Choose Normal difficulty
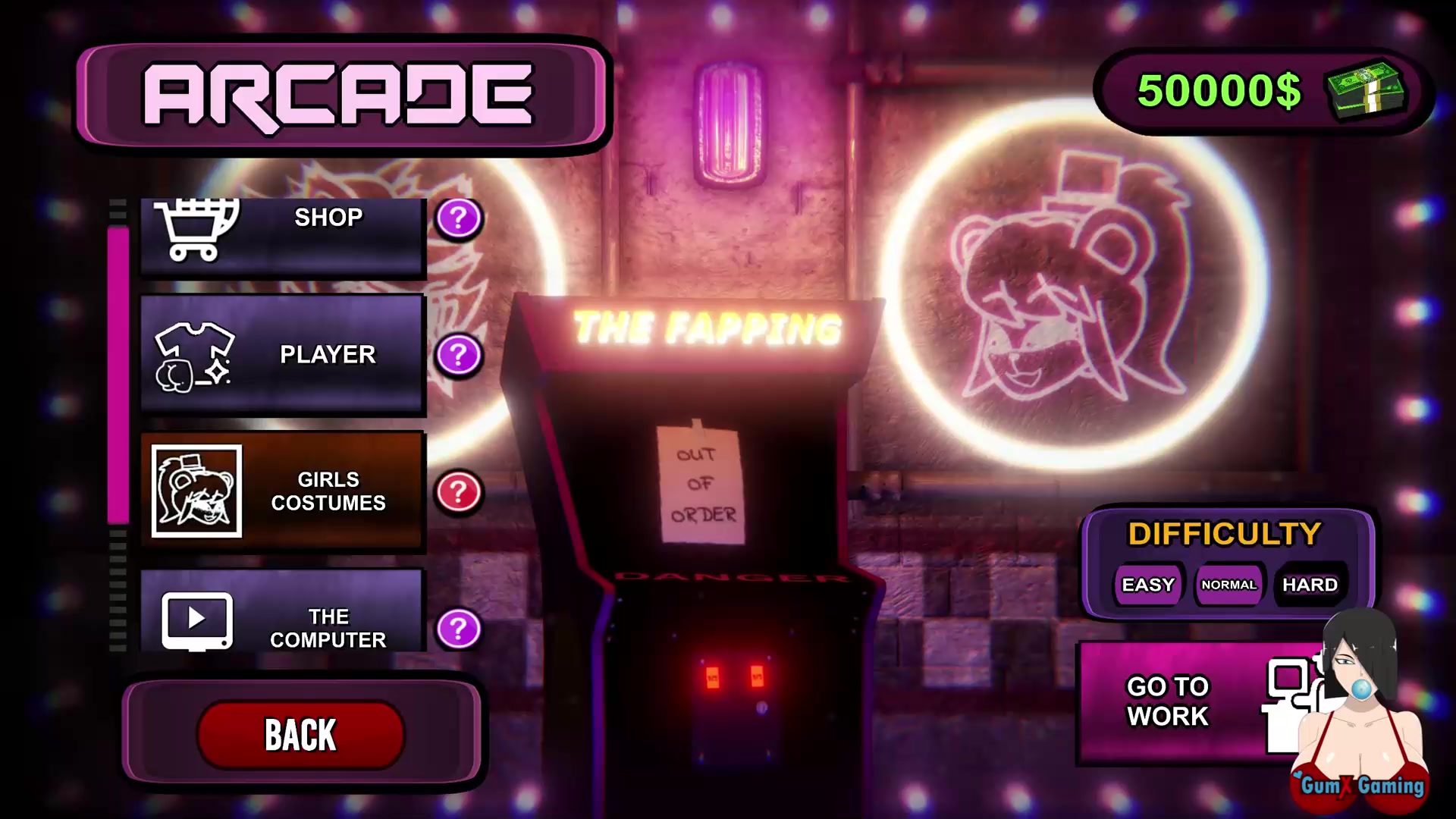This screenshot has height=819, width=1456. pos(1228,585)
